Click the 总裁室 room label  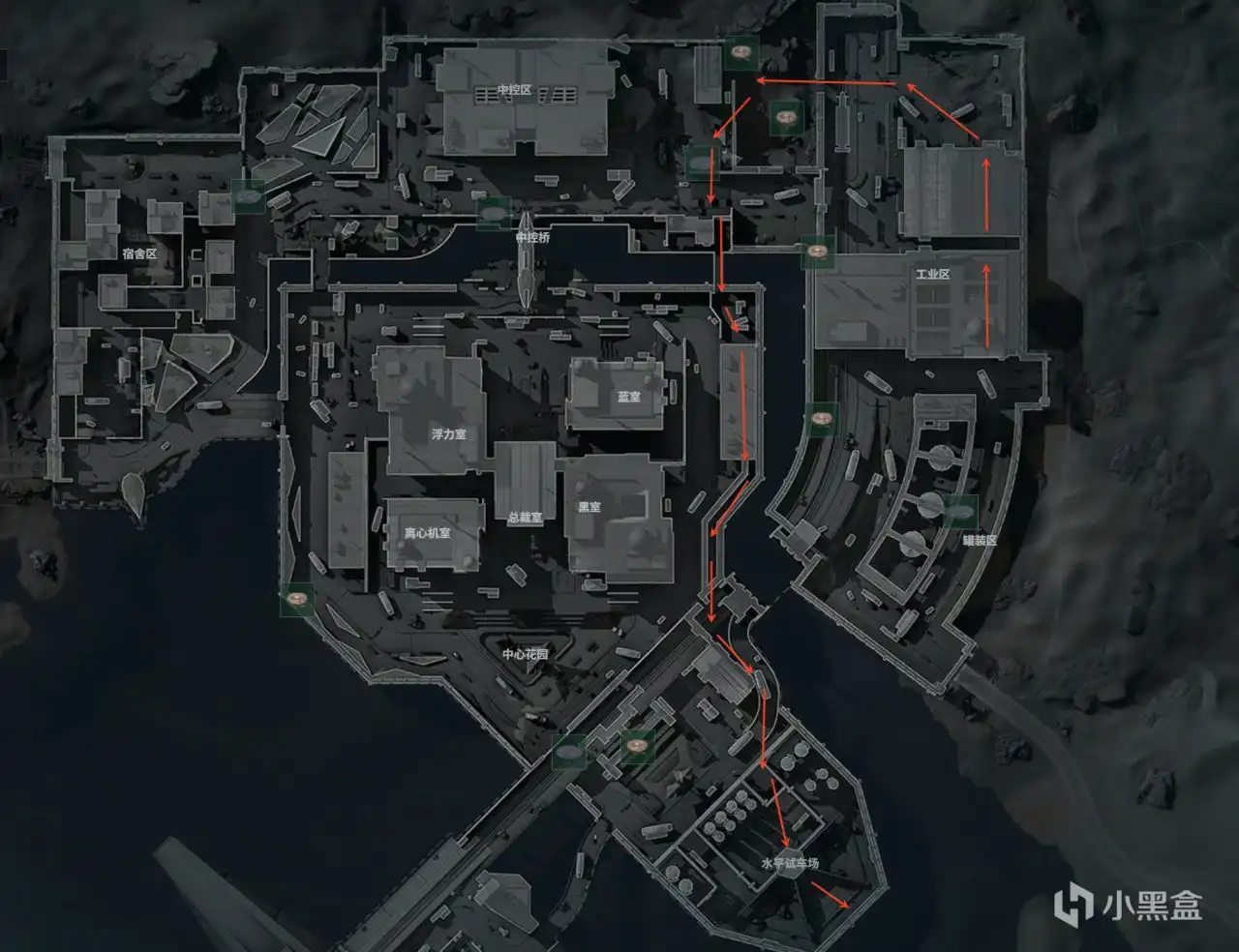point(528,516)
